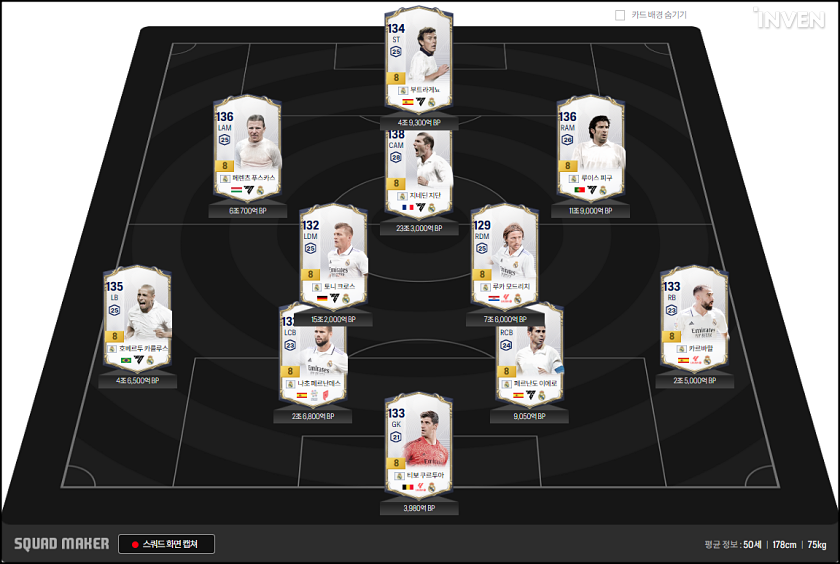
Task: Select the Thibaut Courtois GK card
Action: pyautogui.click(x=420, y=445)
